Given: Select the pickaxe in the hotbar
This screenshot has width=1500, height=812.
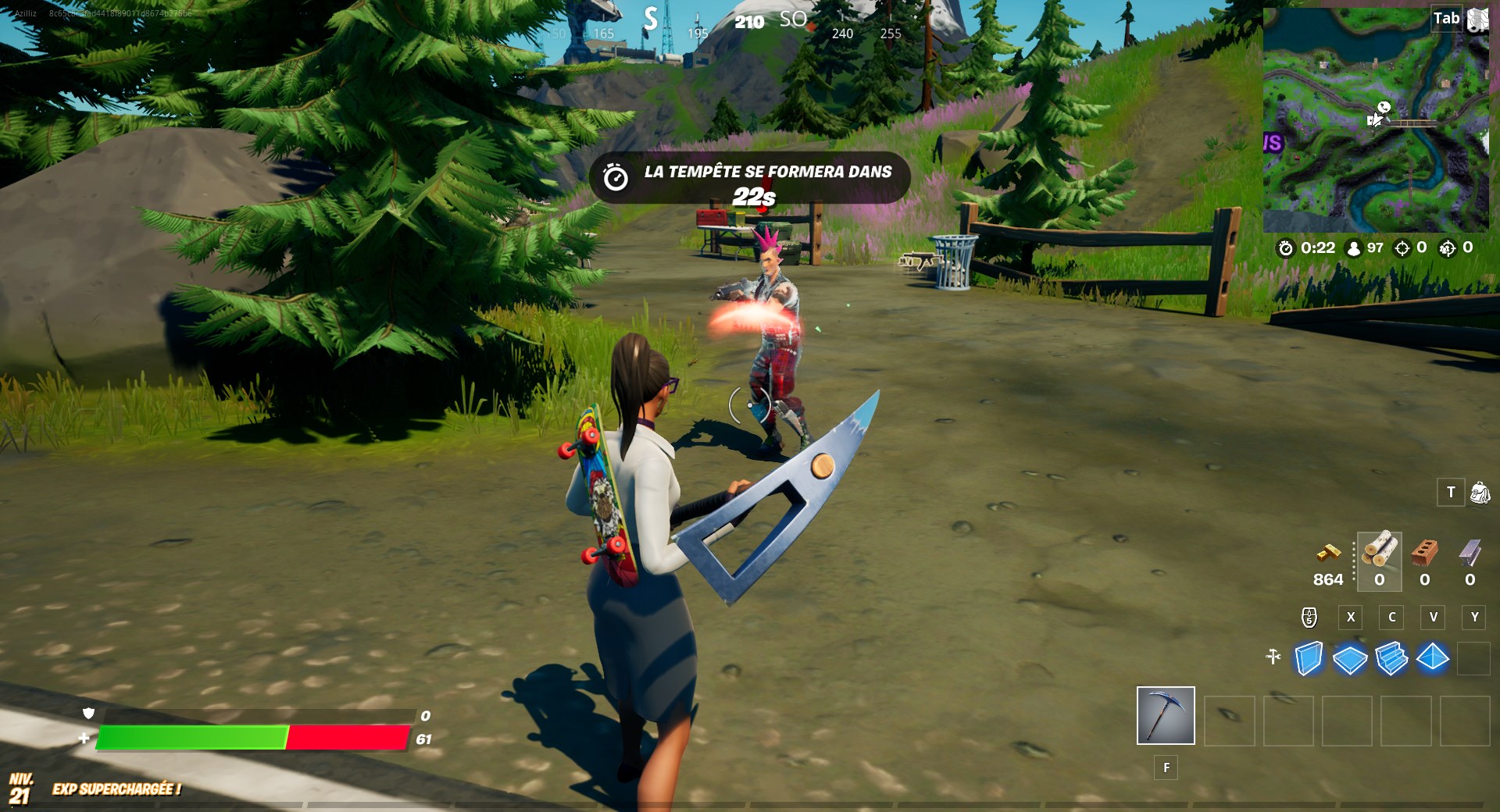Looking at the screenshot, I should [x=1166, y=714].
